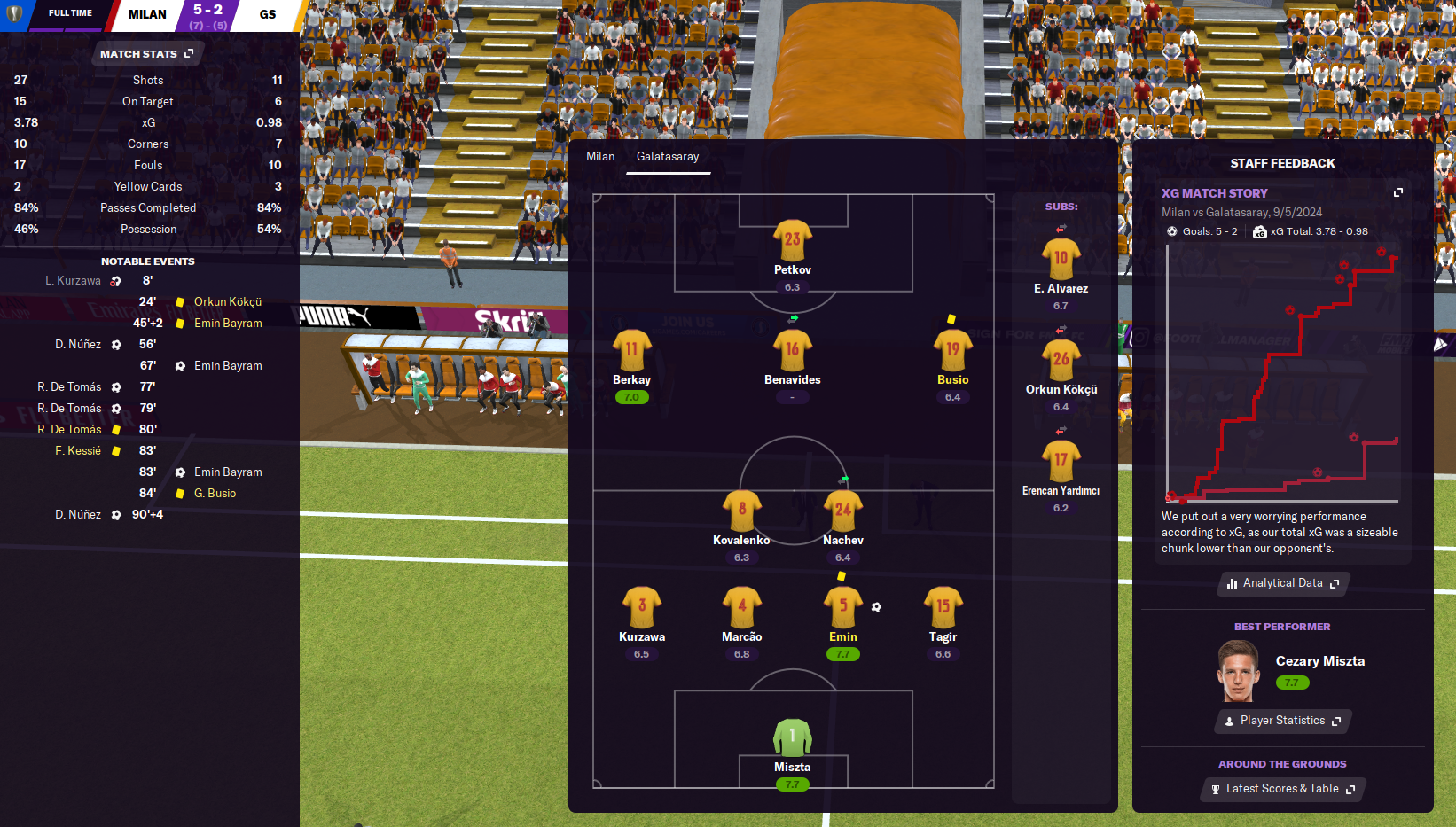The width and height of the screenshot is (1456, 827).
Task: Click the side arrow on the right edge
Action: (x=1440, y=344)
